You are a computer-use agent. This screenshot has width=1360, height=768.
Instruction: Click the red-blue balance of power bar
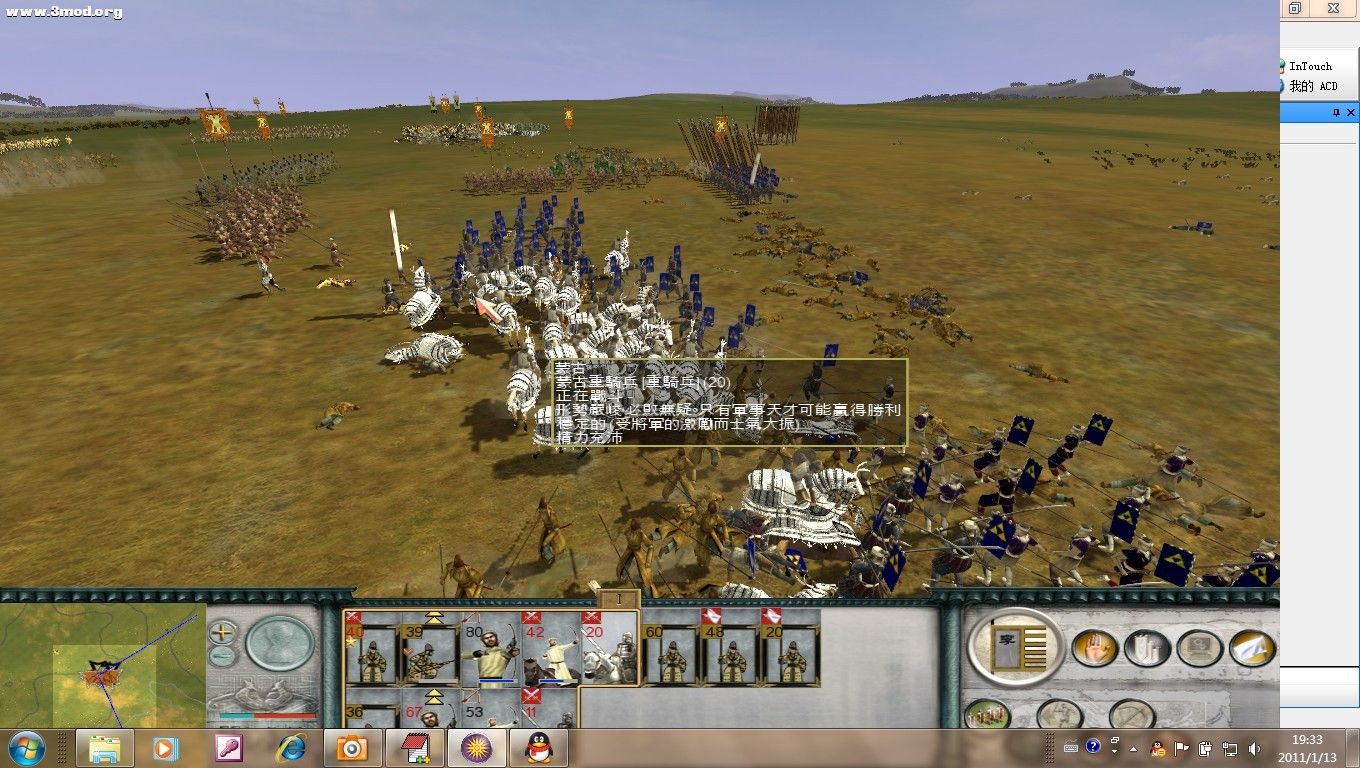click(267, 715)
